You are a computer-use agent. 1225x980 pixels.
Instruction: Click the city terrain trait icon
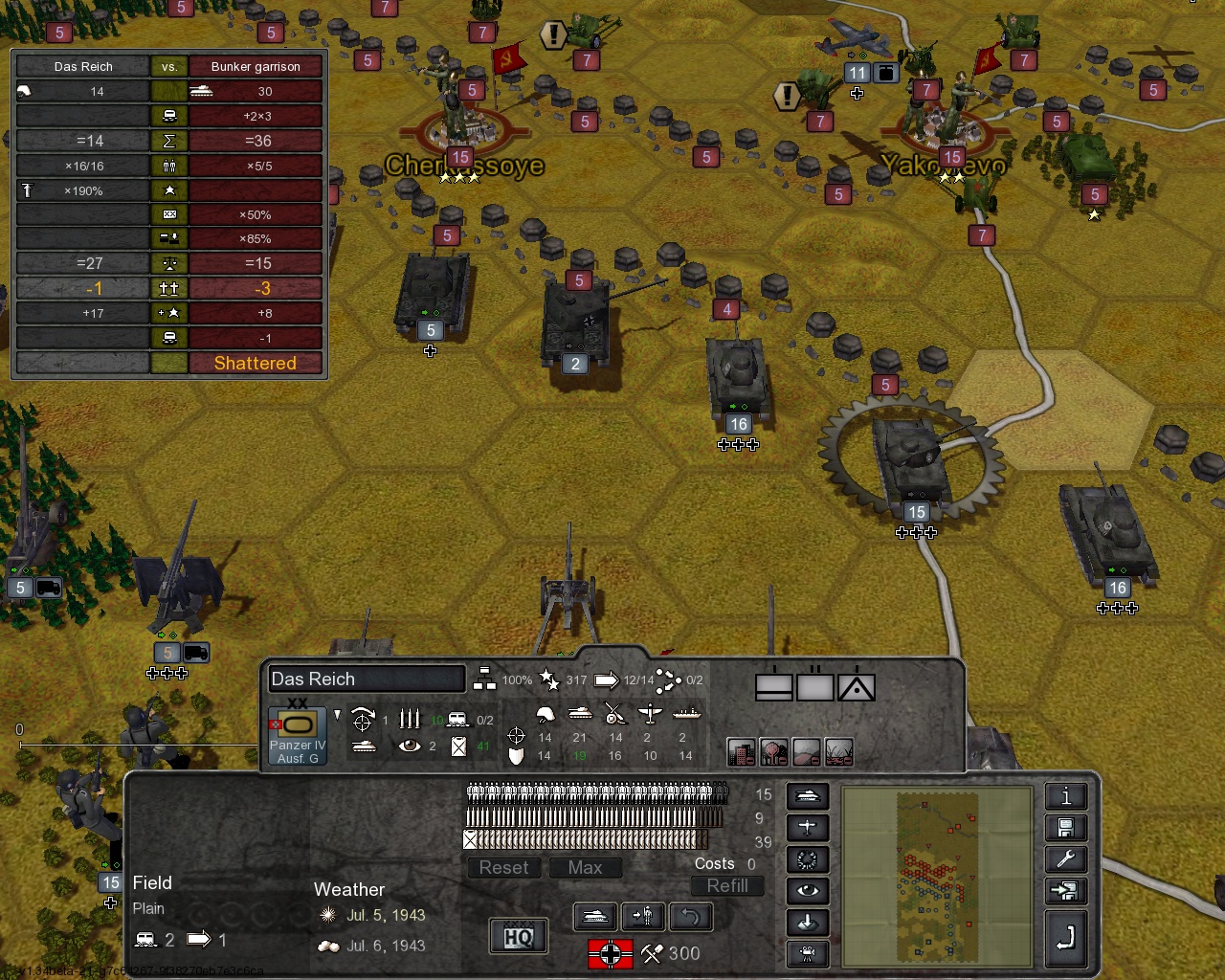(x=741, y=752)
